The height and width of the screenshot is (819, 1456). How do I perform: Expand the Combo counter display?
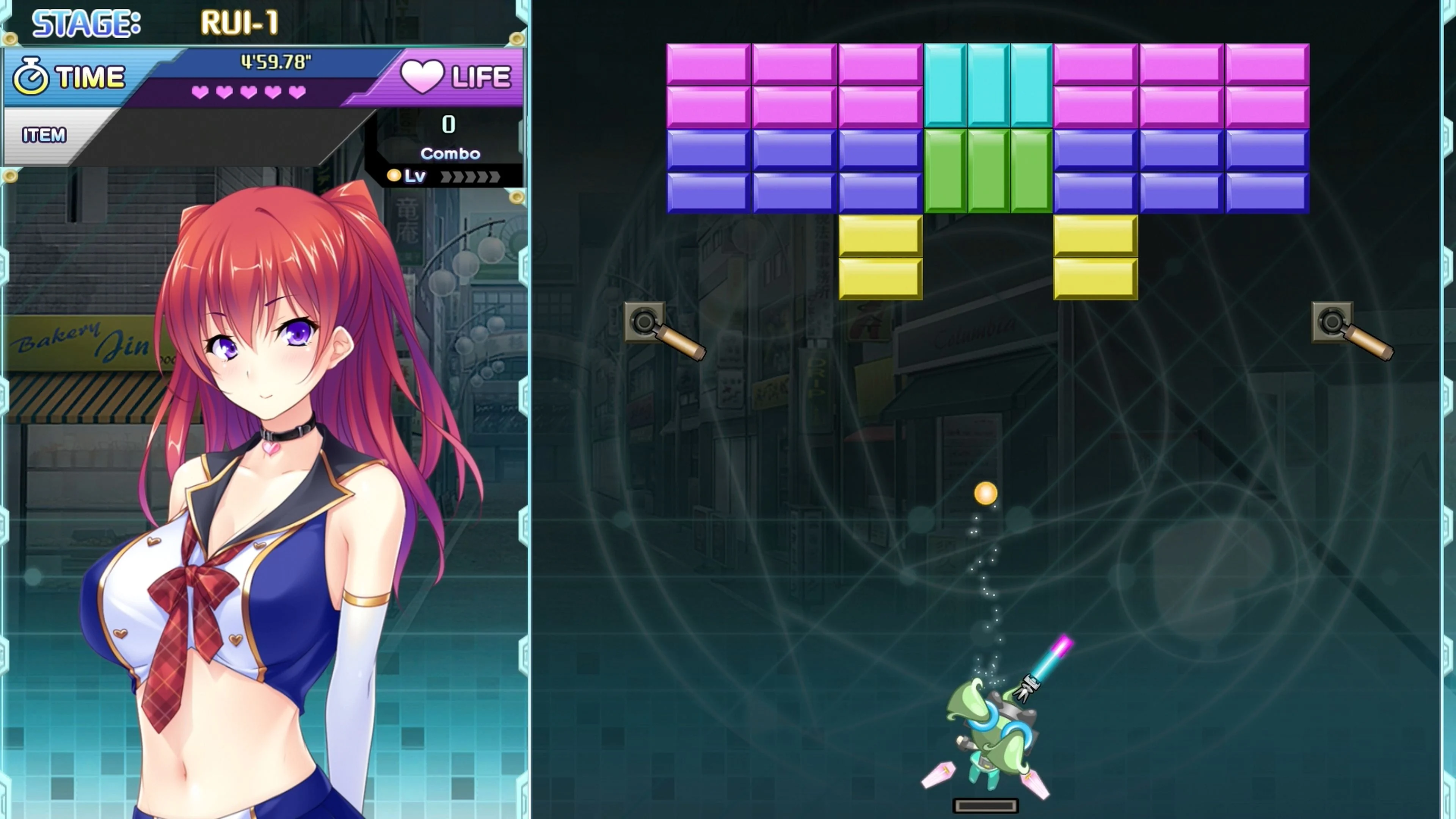click(450, 154)
